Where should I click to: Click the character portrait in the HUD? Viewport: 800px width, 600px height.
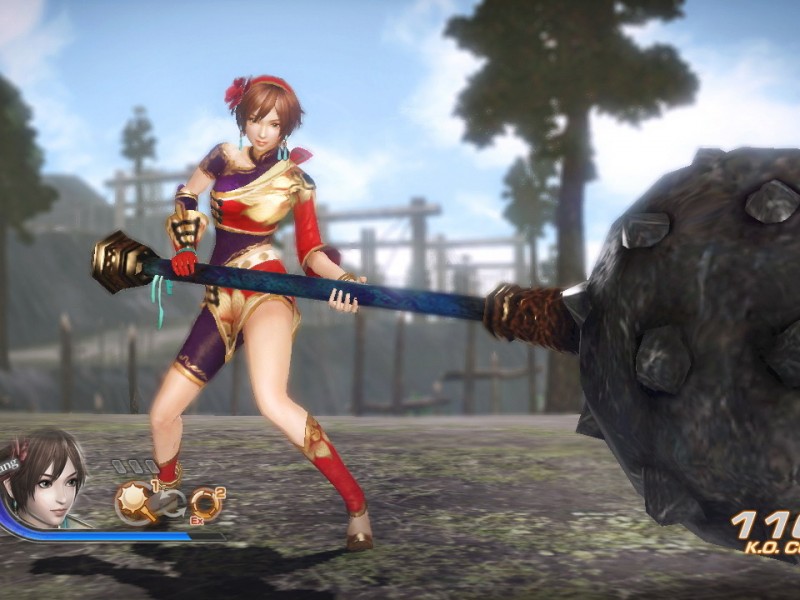pyautogui.click(x=43, y=478)
